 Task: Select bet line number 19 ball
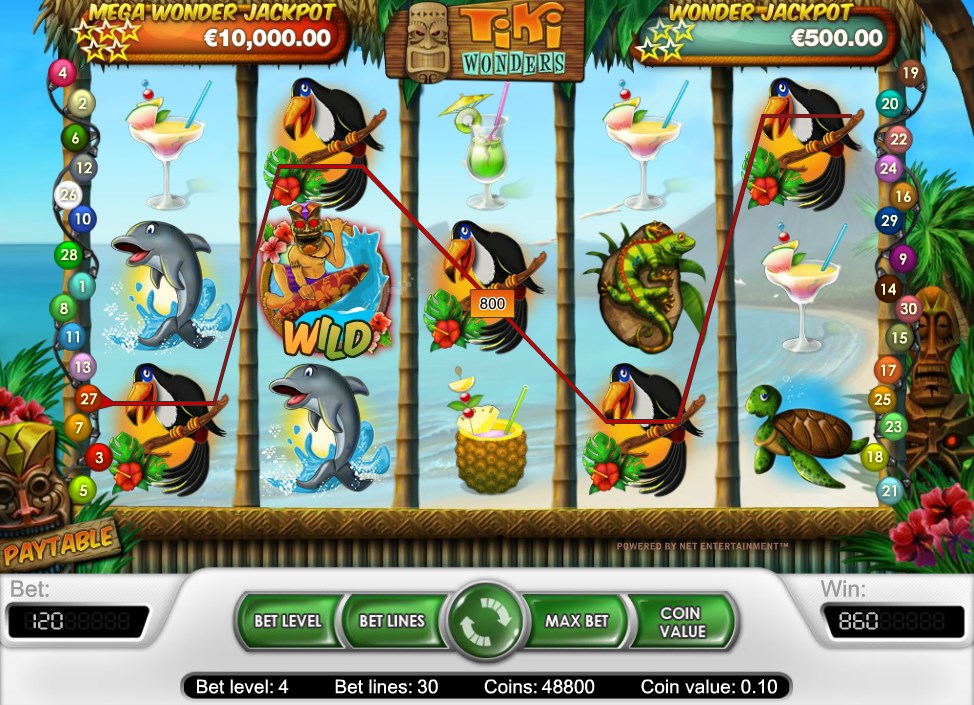pos(910,72)
